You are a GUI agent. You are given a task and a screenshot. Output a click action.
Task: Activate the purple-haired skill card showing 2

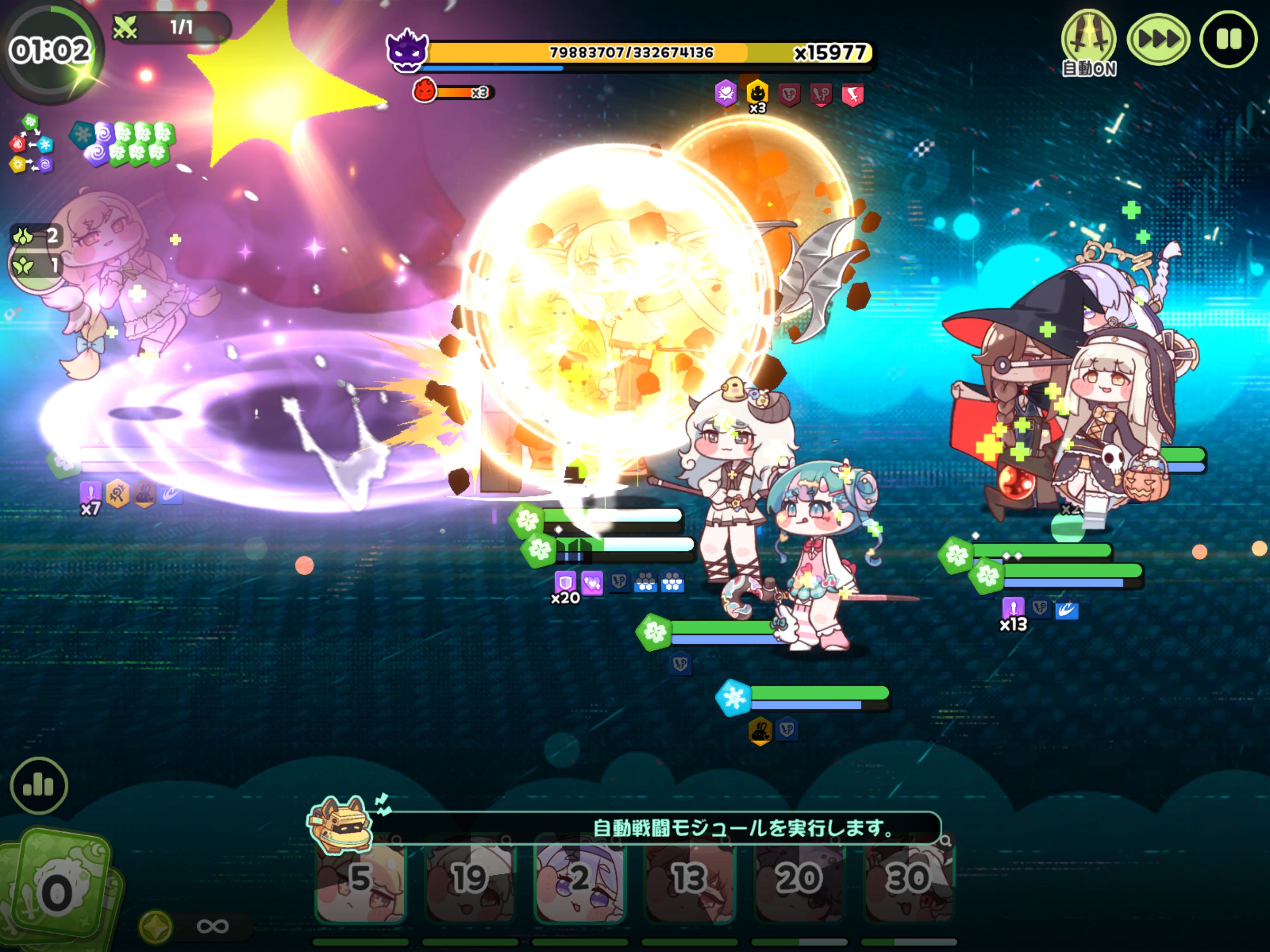[x=580, y=879]
